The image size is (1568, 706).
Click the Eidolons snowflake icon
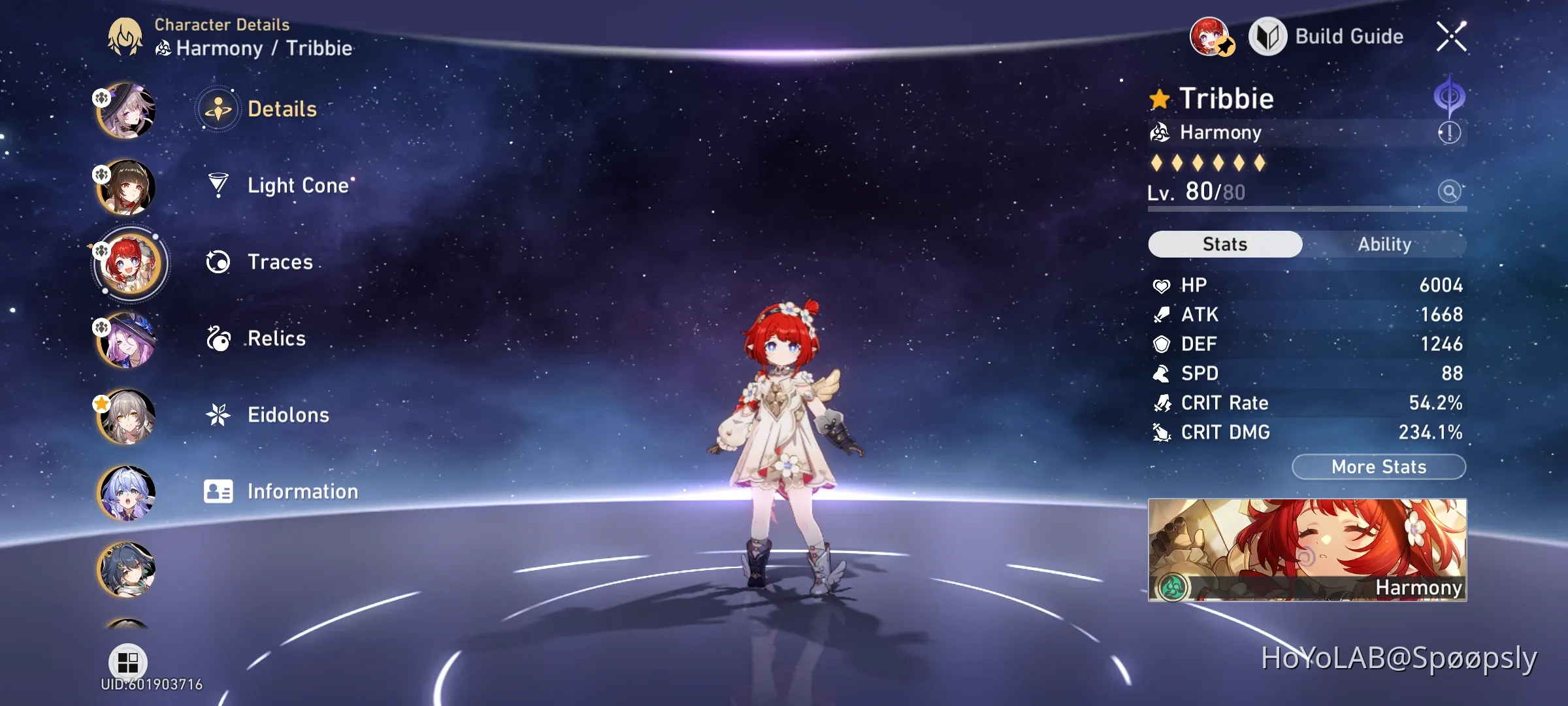[217, 414]
